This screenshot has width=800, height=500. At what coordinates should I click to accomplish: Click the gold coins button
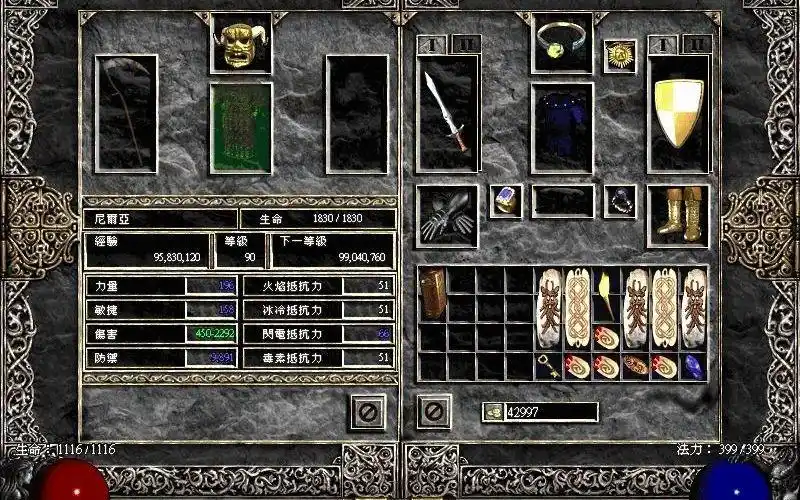493,412
